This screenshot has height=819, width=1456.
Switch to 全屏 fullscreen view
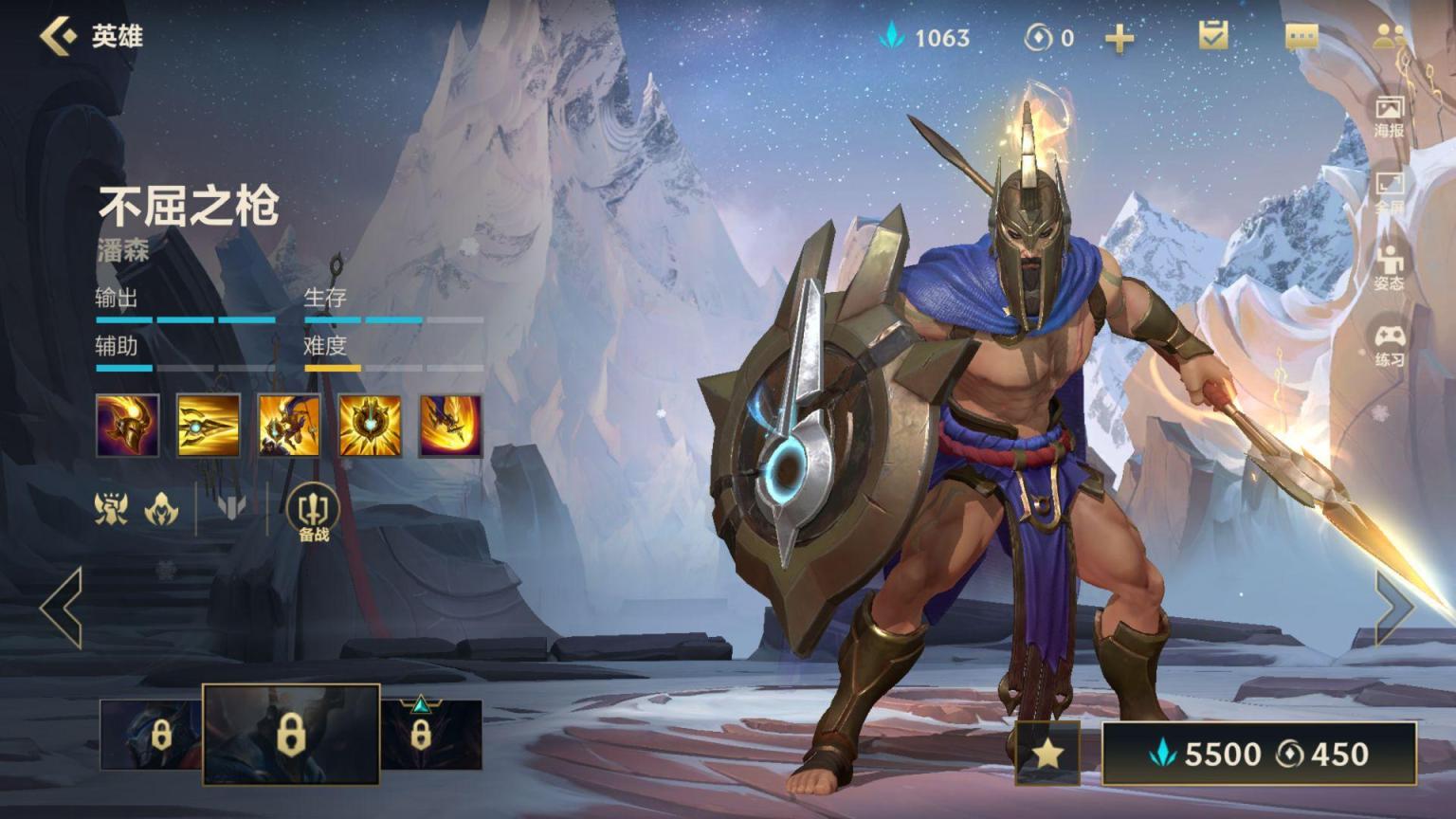pos(1389,191)
